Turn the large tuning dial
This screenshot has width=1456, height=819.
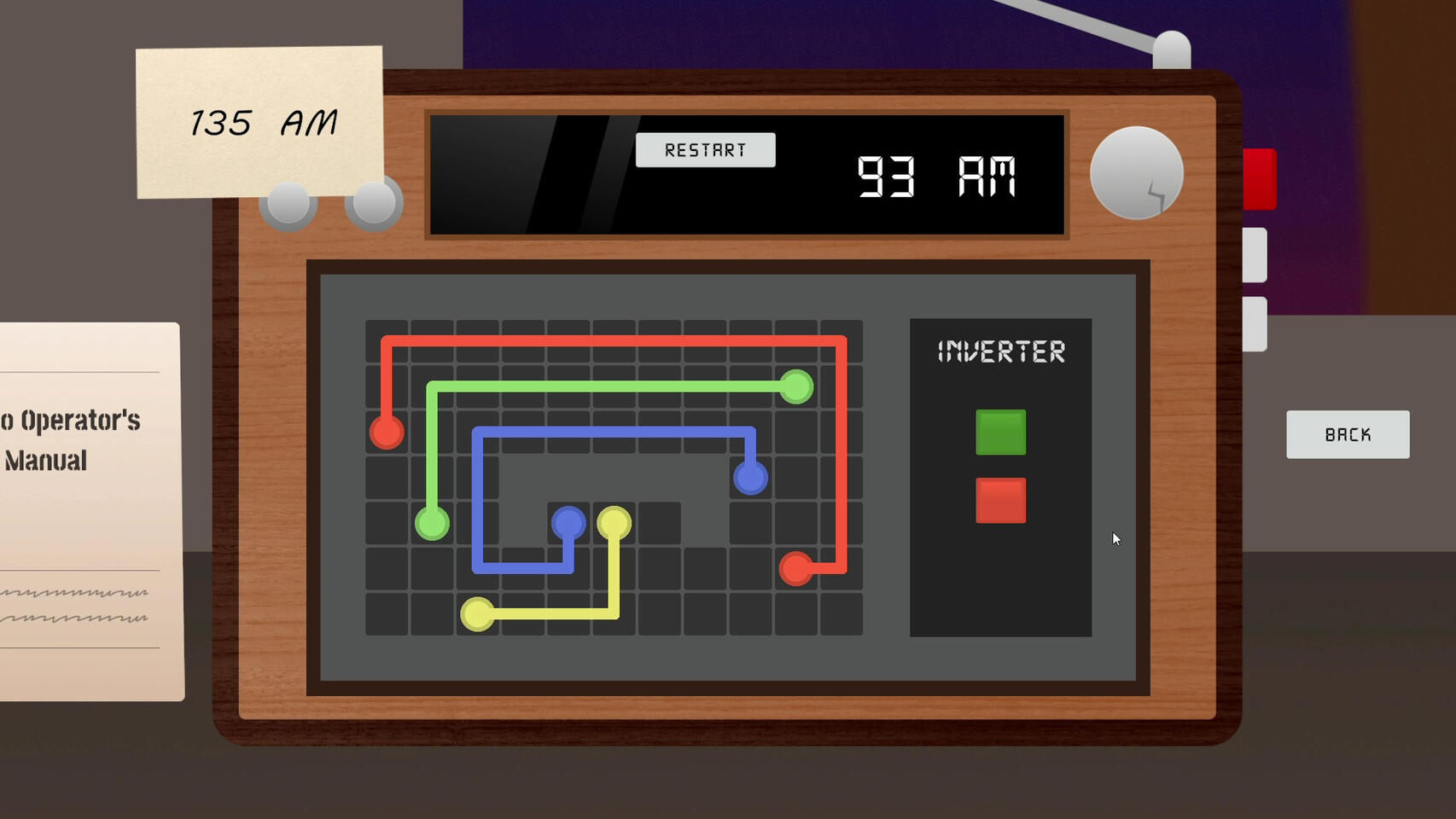coord(1136,173)
